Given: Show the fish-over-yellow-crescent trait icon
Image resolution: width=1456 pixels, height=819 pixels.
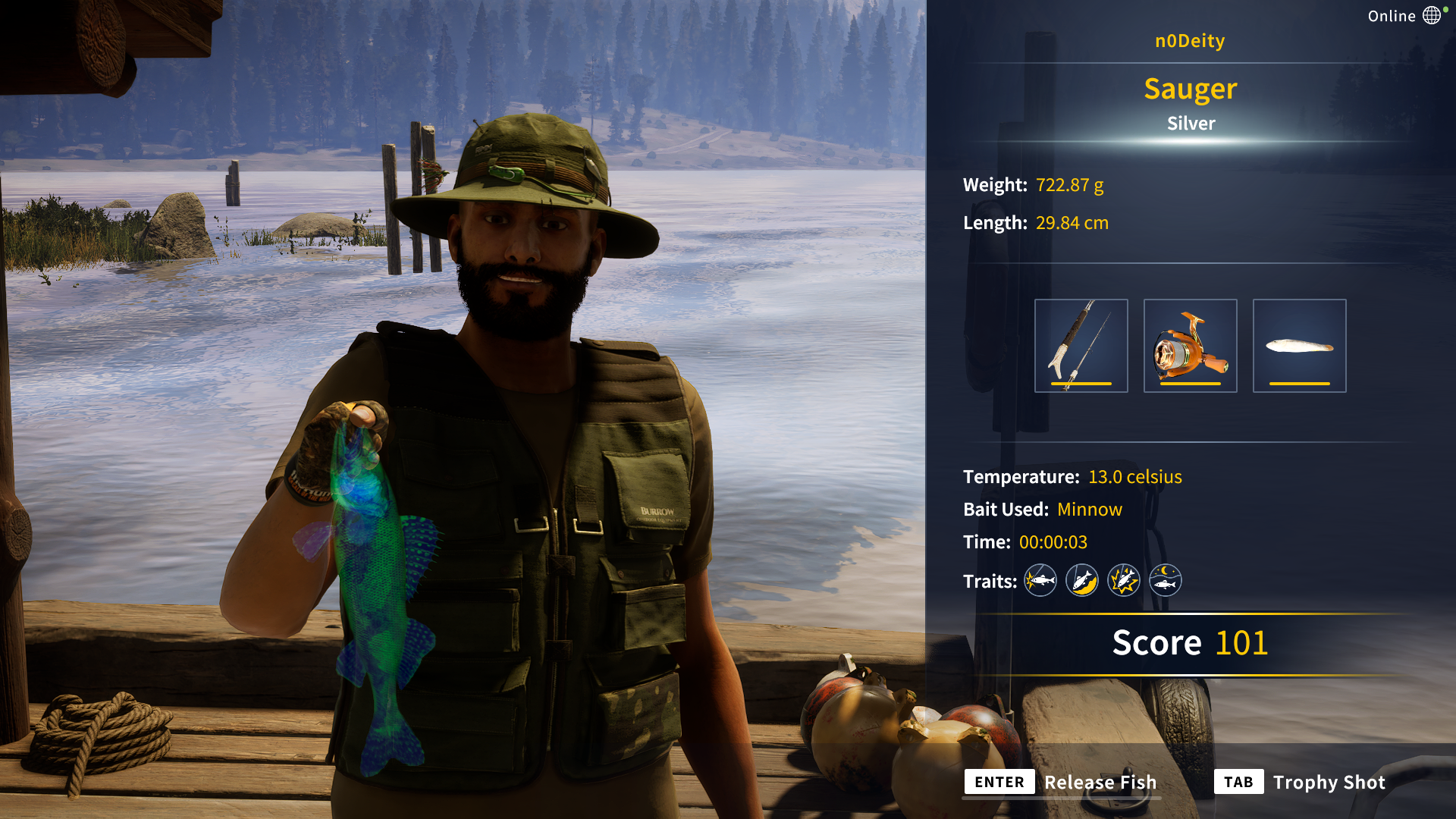Looking at the screenshot, I should coord(1081,581).
